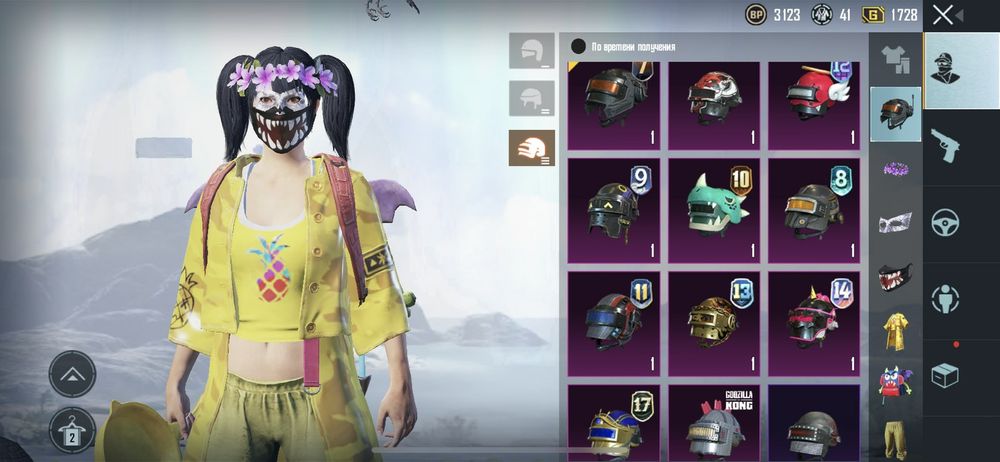This screenshot has width=1000, height=462.
Task: Switch to the weapons pistol tab
Action: tap(945, 144)
